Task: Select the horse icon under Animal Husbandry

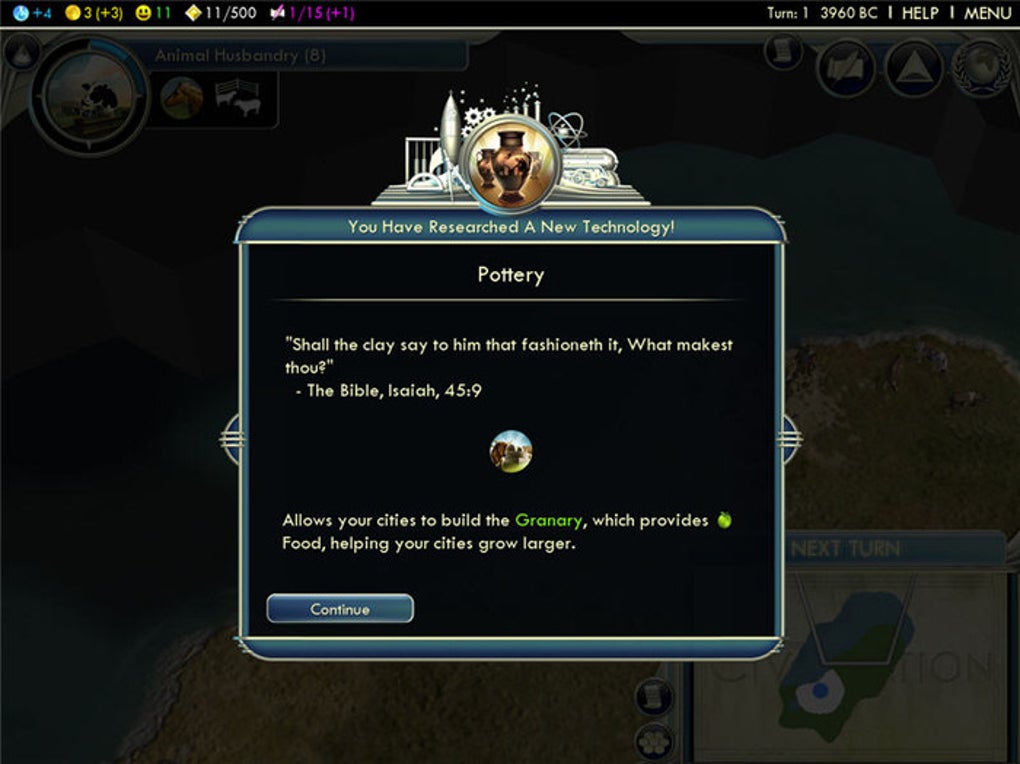Action: [x=182, y=99]
